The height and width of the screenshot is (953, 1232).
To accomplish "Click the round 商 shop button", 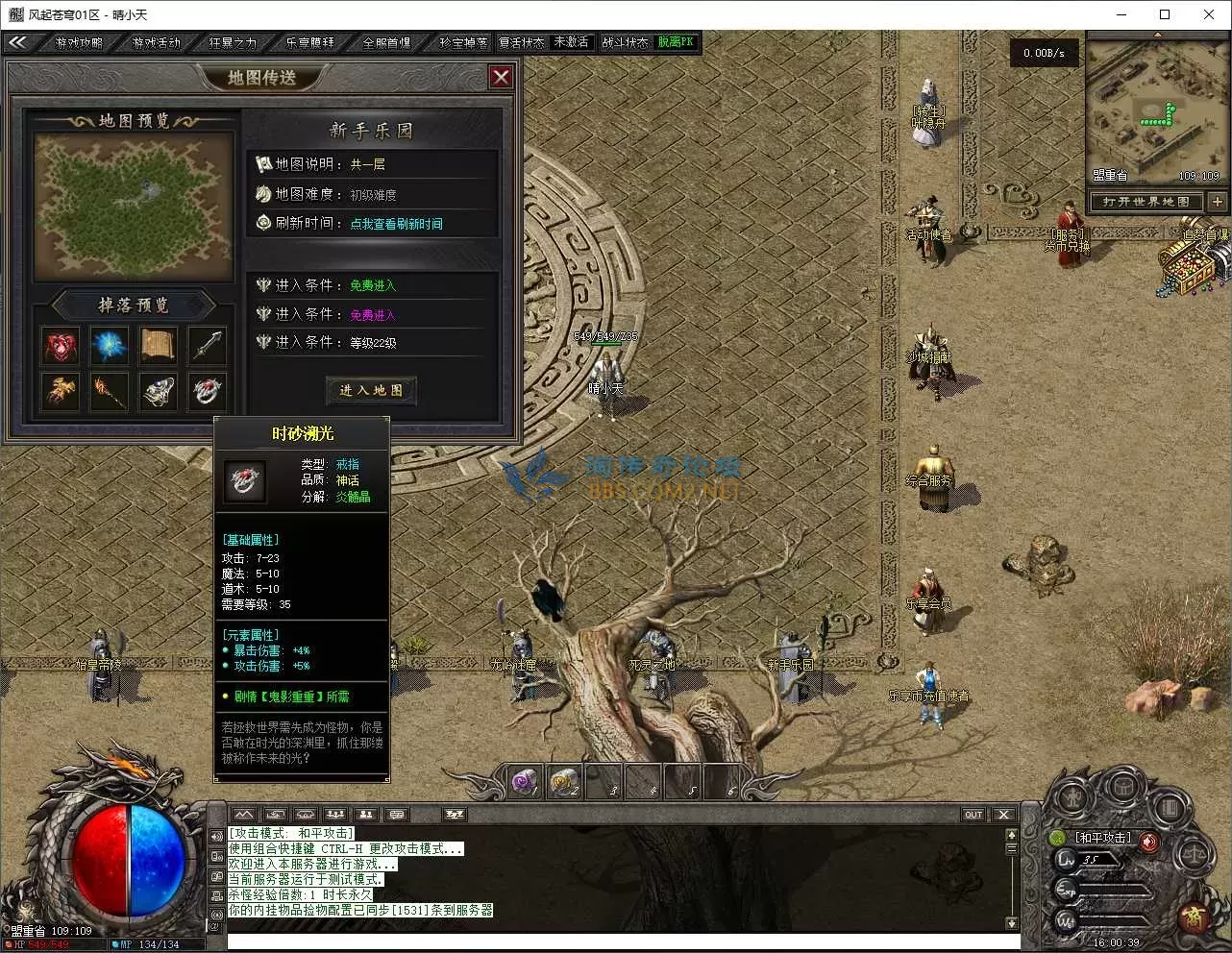I will pos(1194,916).
